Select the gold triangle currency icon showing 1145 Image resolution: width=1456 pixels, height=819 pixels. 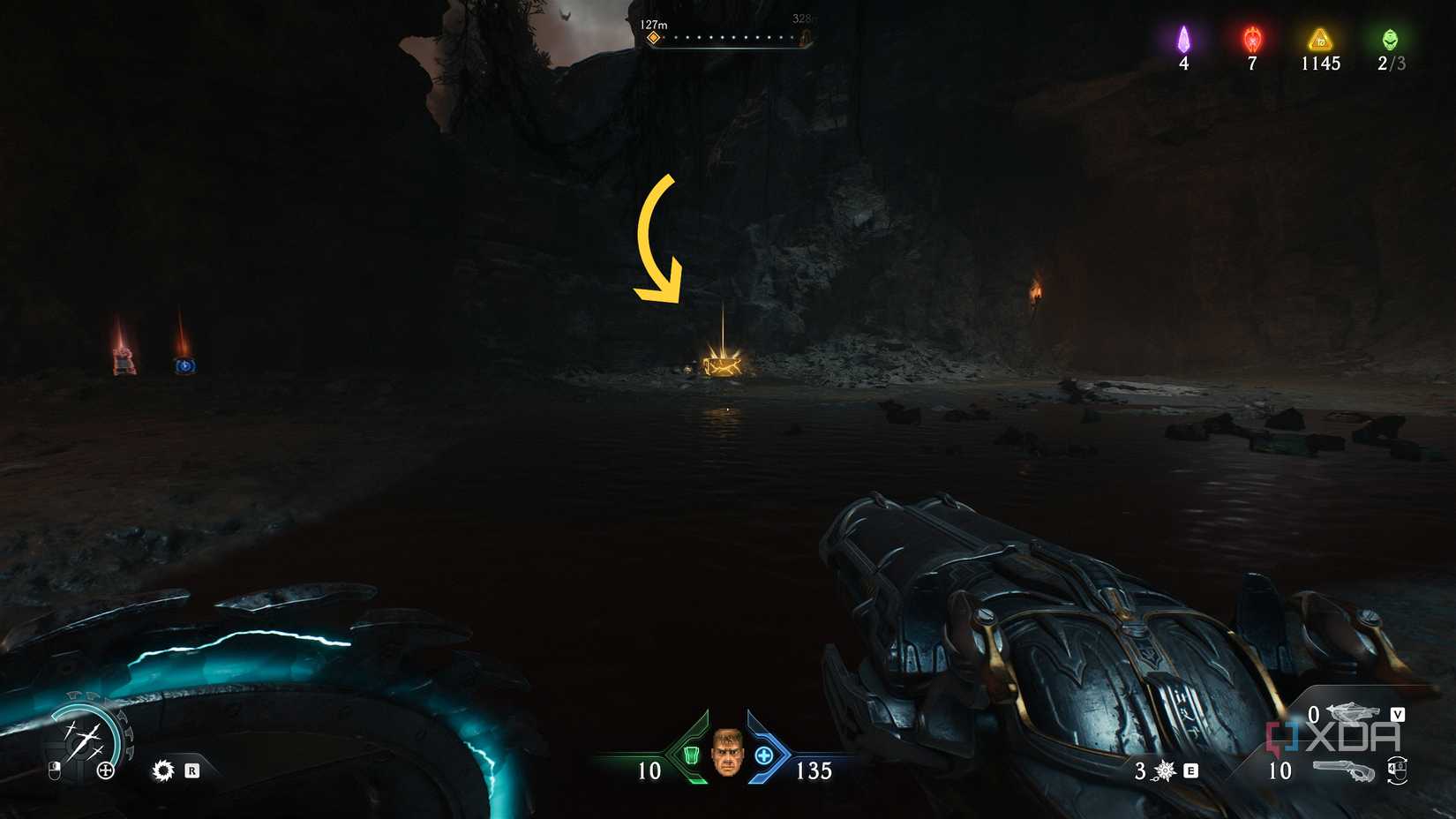(1320, 40)
